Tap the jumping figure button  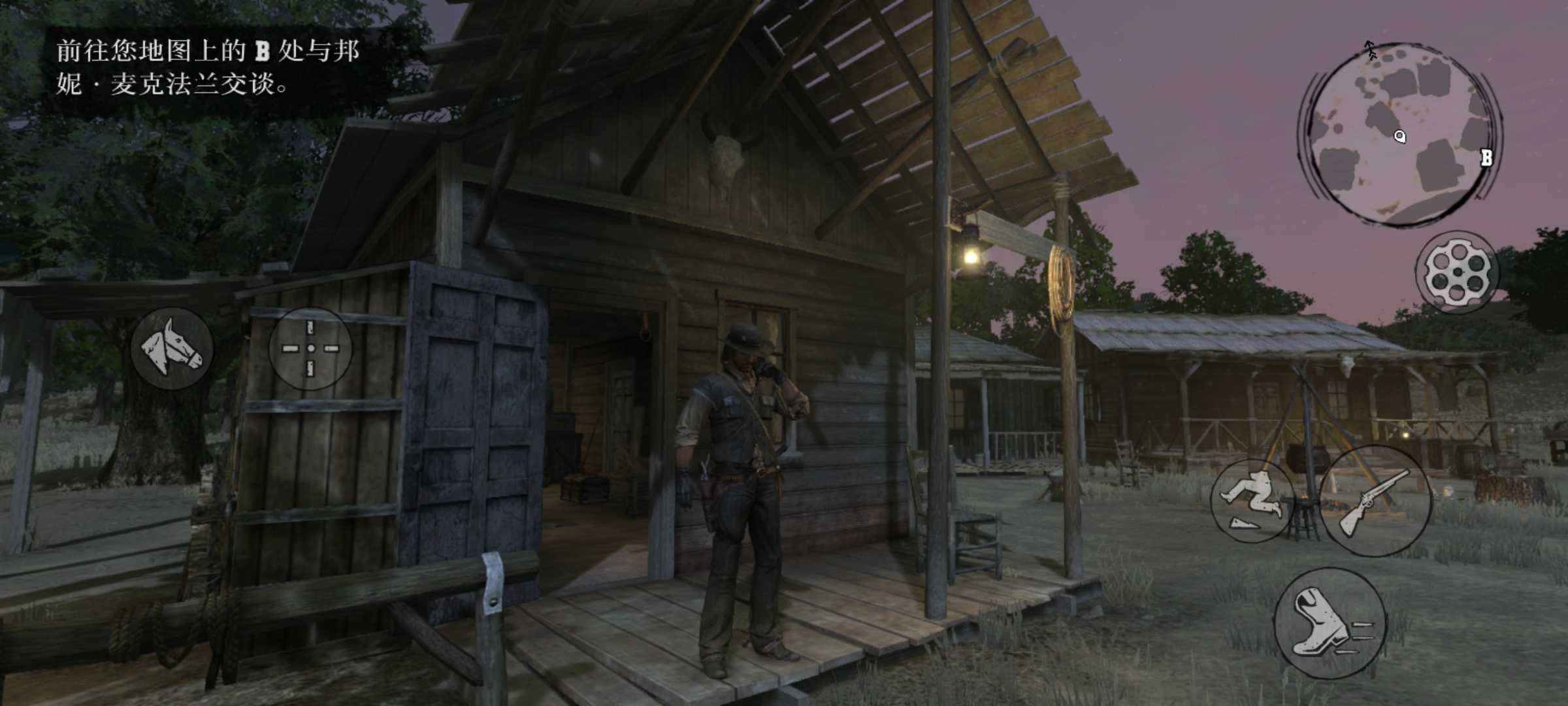tap(1252, 501)
